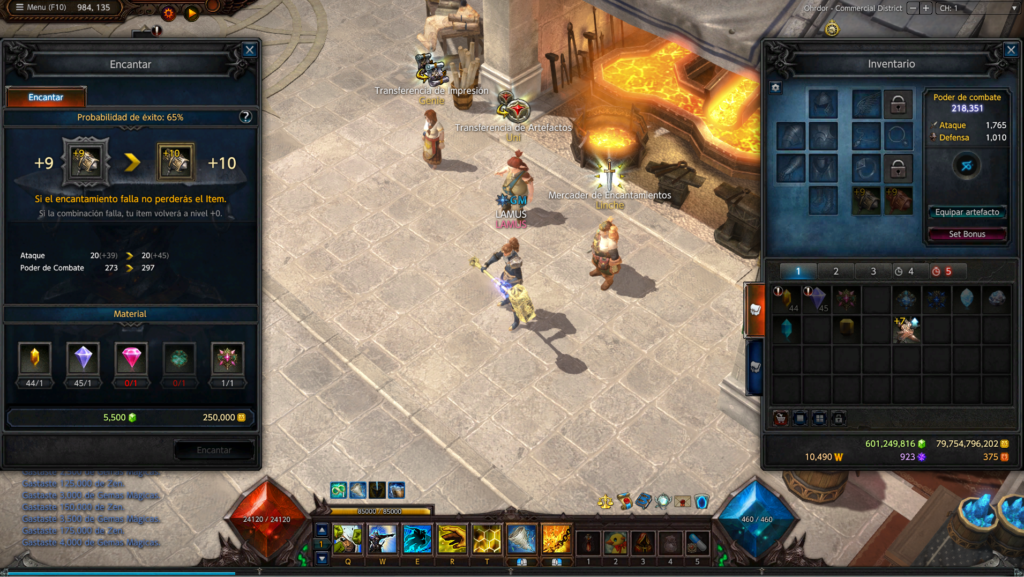Screen dimensions: 1024x577
Task: Close the Encantar window
Action: [x=249, y=49]
